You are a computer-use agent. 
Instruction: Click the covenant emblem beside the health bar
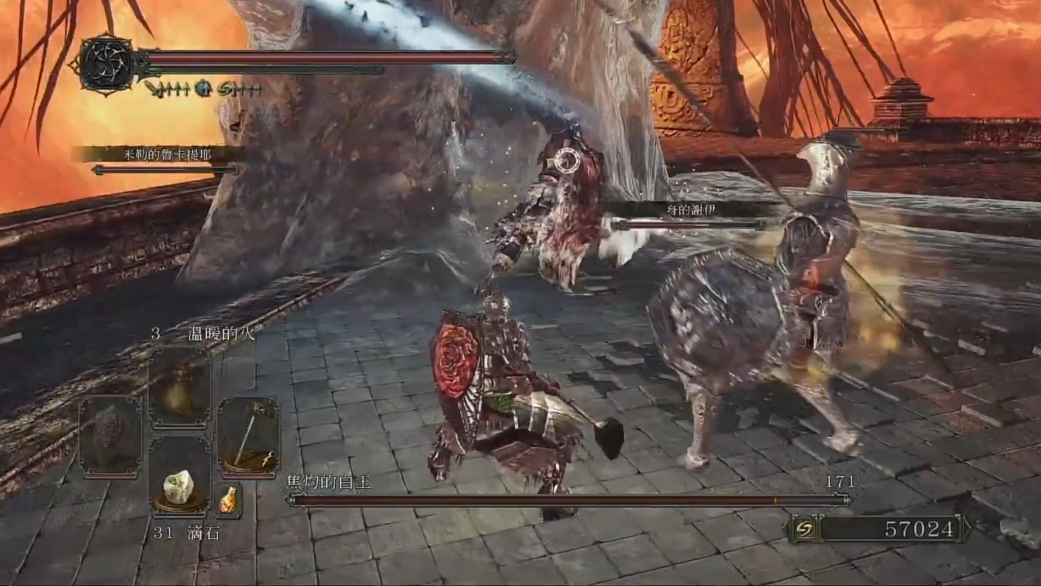pyautogui.click(x=105, y=64)
